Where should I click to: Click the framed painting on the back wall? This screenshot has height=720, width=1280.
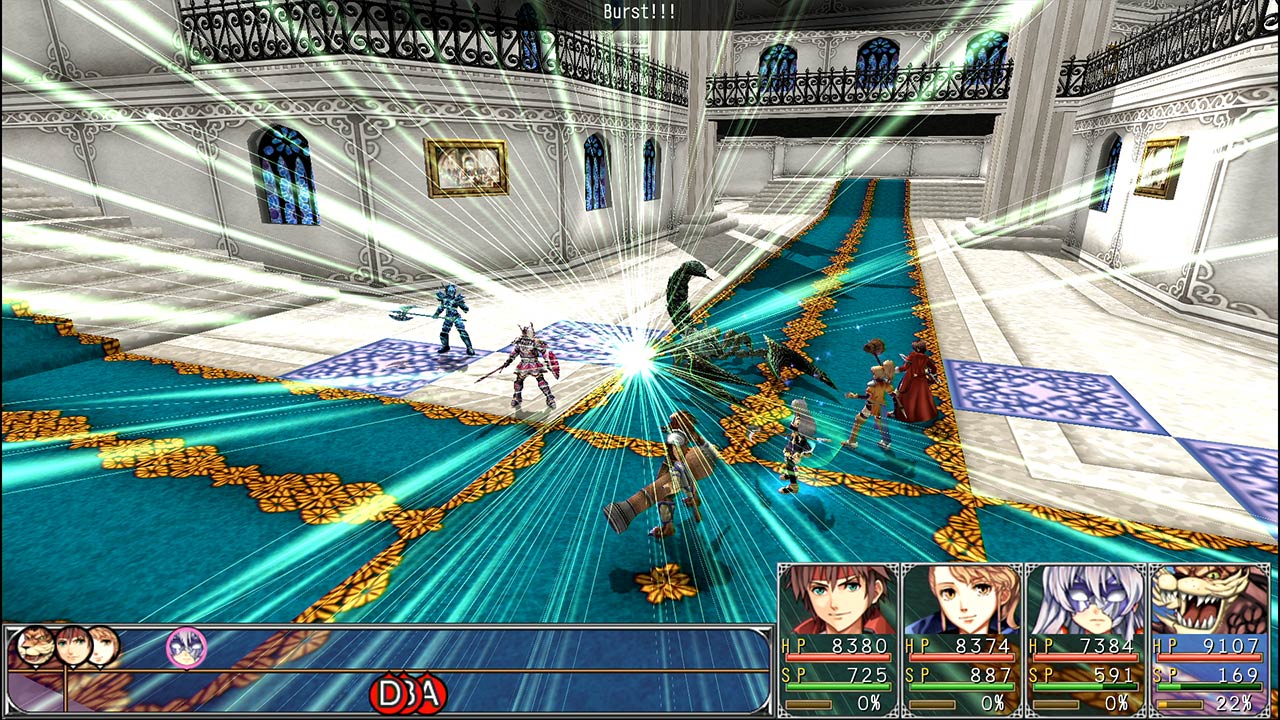pyautogui.click(x=466, y=168)
